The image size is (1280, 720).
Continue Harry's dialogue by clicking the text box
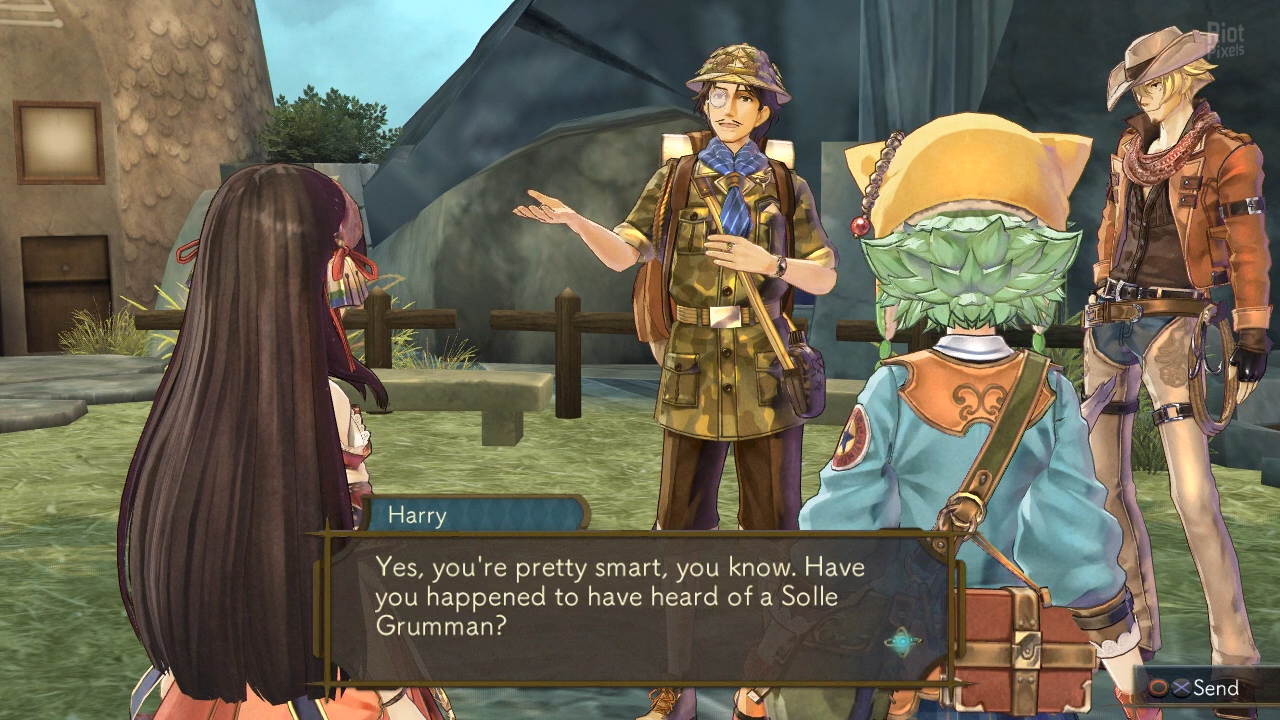(x=620, y=600)
